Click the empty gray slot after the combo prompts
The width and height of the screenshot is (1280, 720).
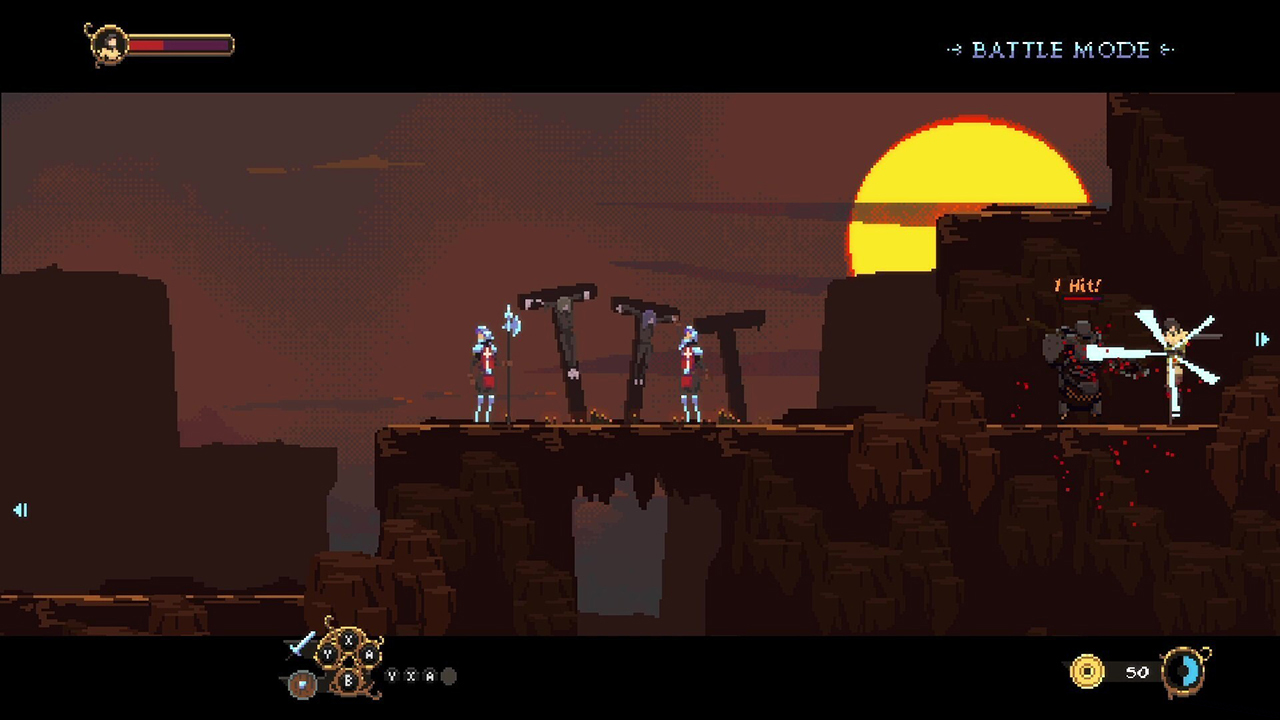point(450,676)
